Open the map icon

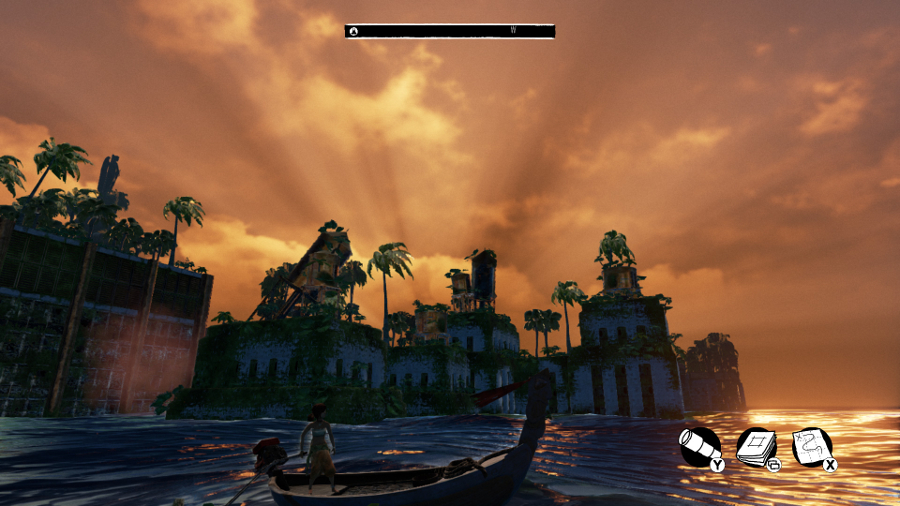click(x=811, y=446)
